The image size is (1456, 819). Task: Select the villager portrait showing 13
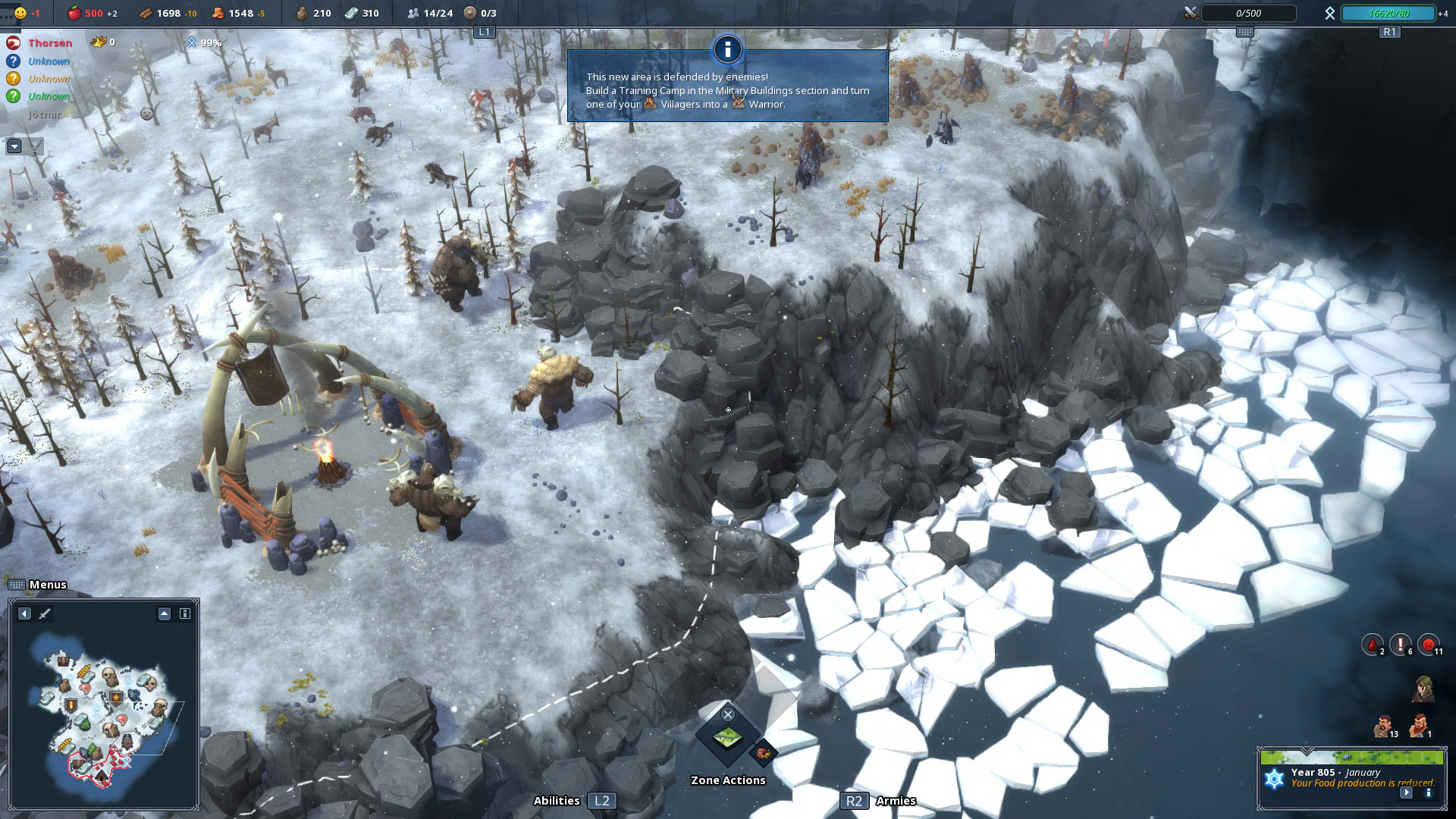point(1383,724)
